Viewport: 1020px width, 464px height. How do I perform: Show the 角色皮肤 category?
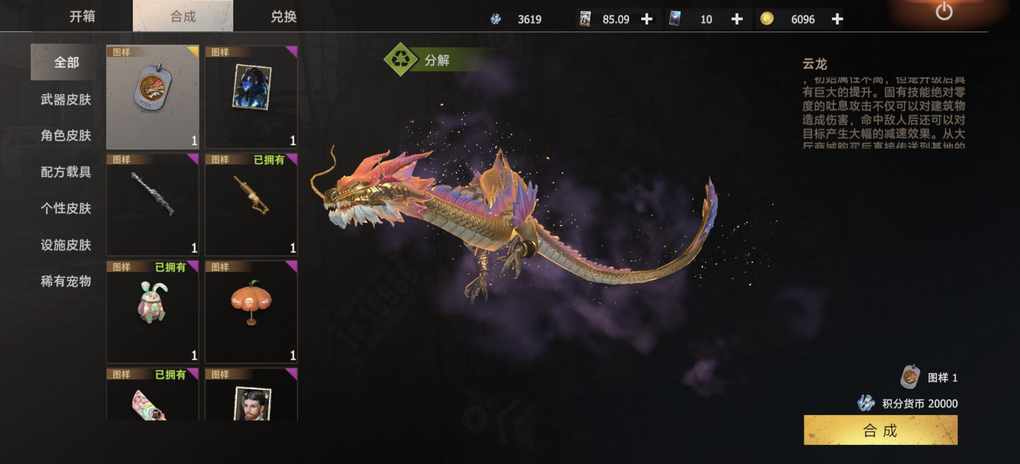(x=66, y=135)
